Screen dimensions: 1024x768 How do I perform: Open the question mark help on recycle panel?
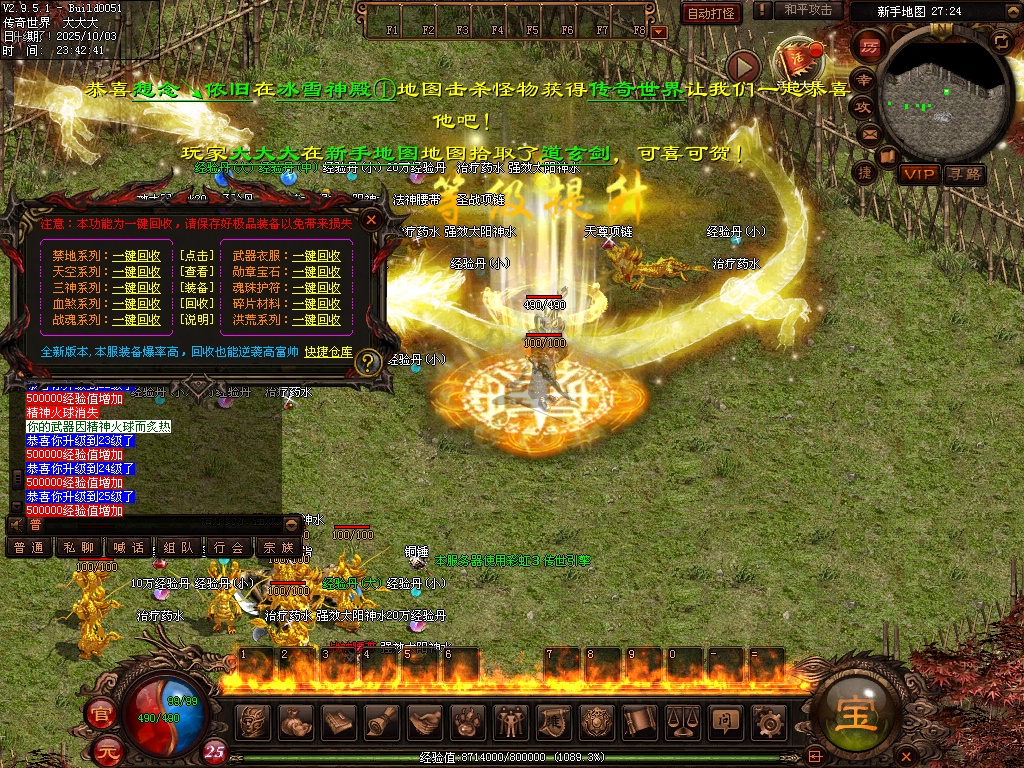(367, 362)
